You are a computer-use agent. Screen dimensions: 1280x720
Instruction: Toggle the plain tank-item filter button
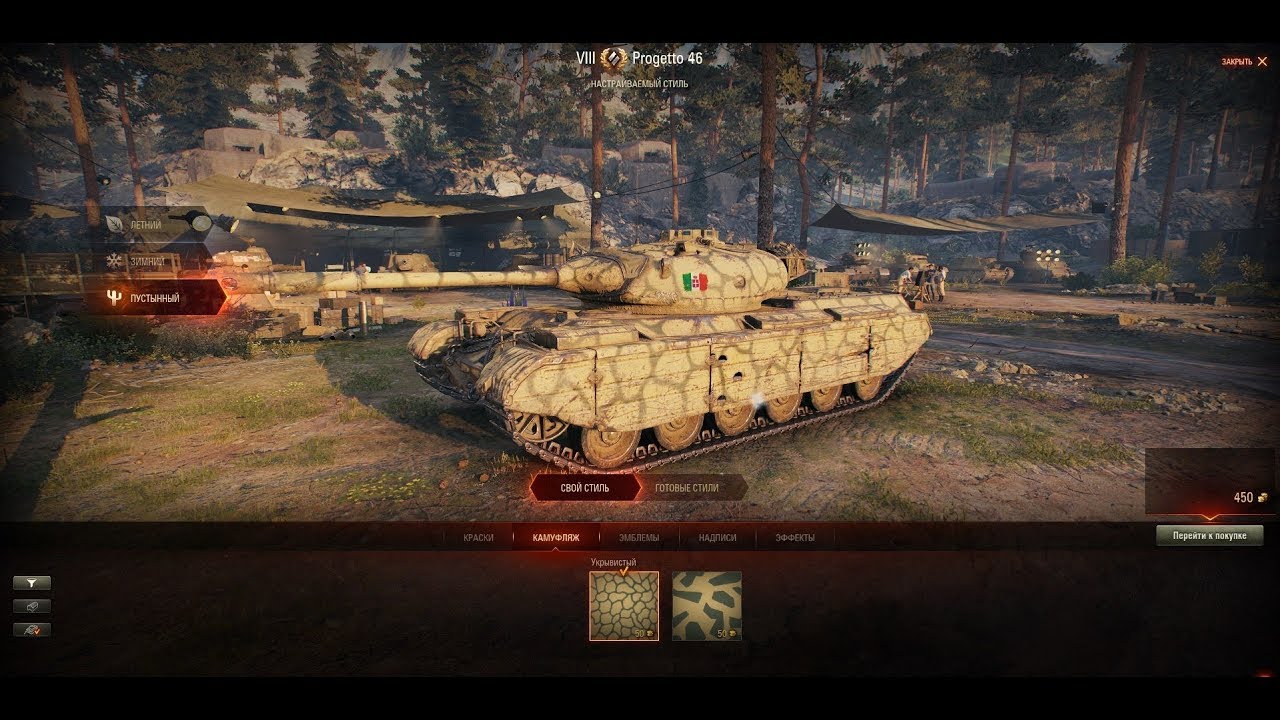click(32, 606)
